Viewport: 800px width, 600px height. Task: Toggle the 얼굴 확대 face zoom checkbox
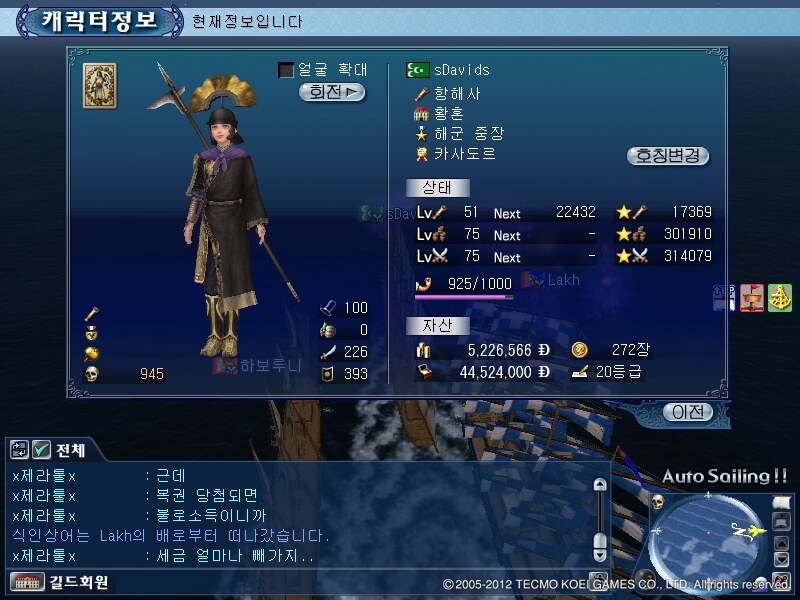point(286,70)
